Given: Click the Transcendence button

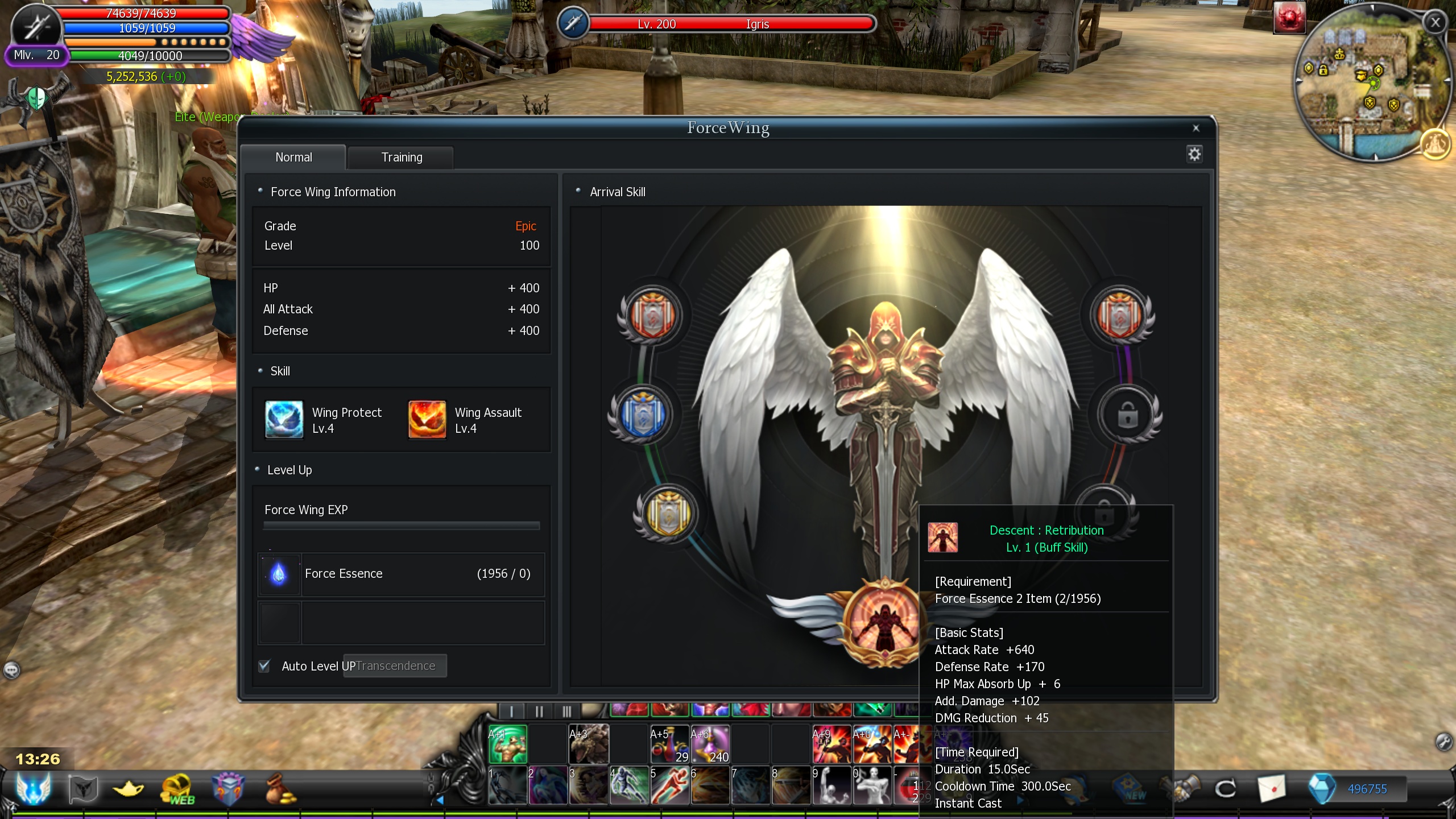Looking at the screenshot, I should point(396,666).
